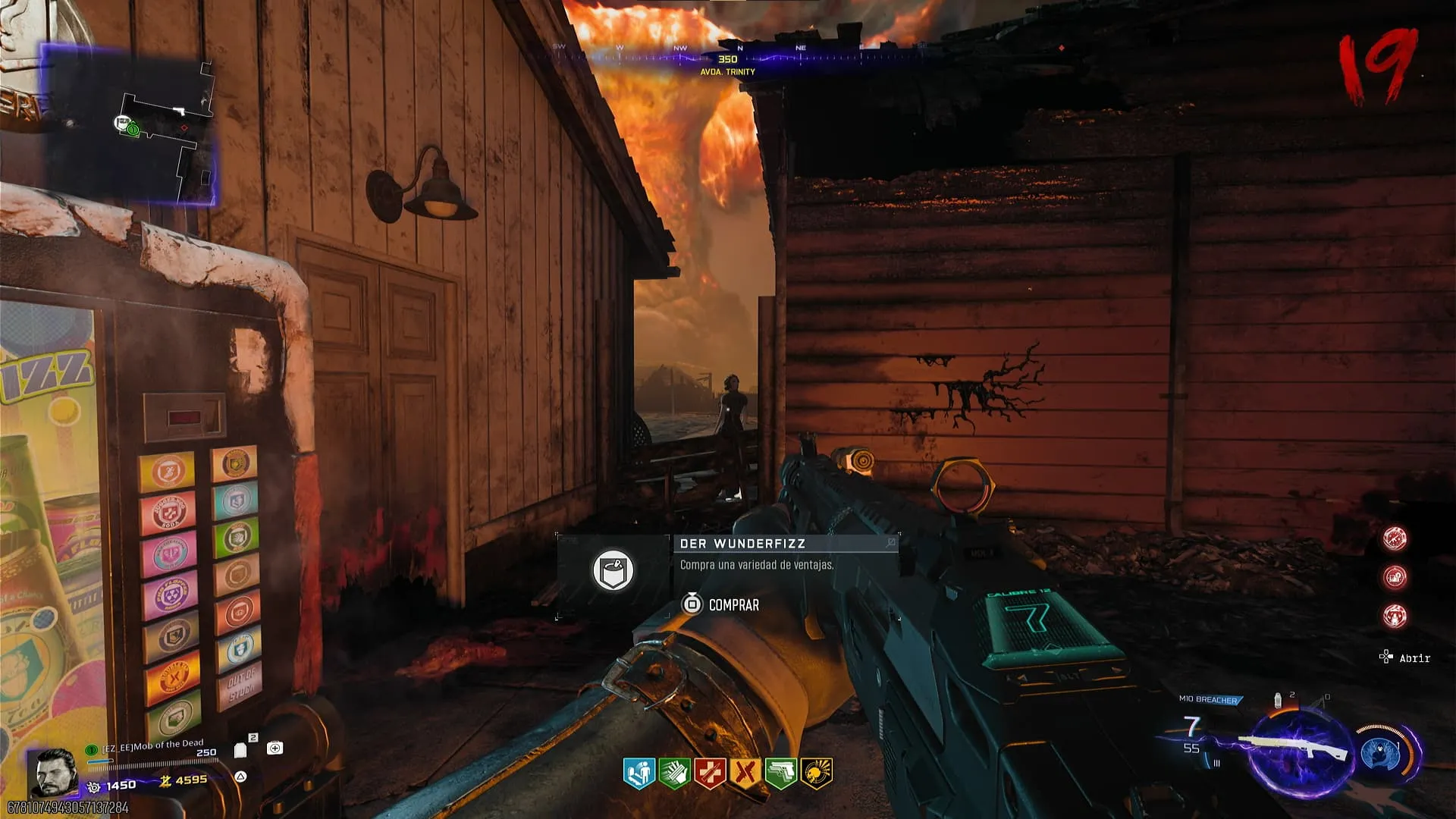
Task: Click the Der Wunderfizz perk can icon
Action: click(x=613, y=570)
